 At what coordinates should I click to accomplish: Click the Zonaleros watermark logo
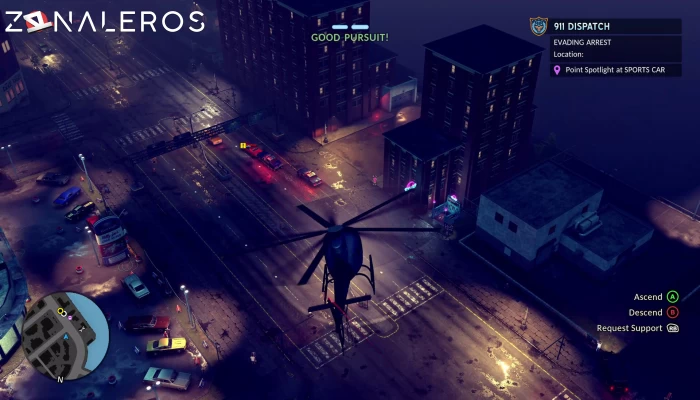(104, 21)
